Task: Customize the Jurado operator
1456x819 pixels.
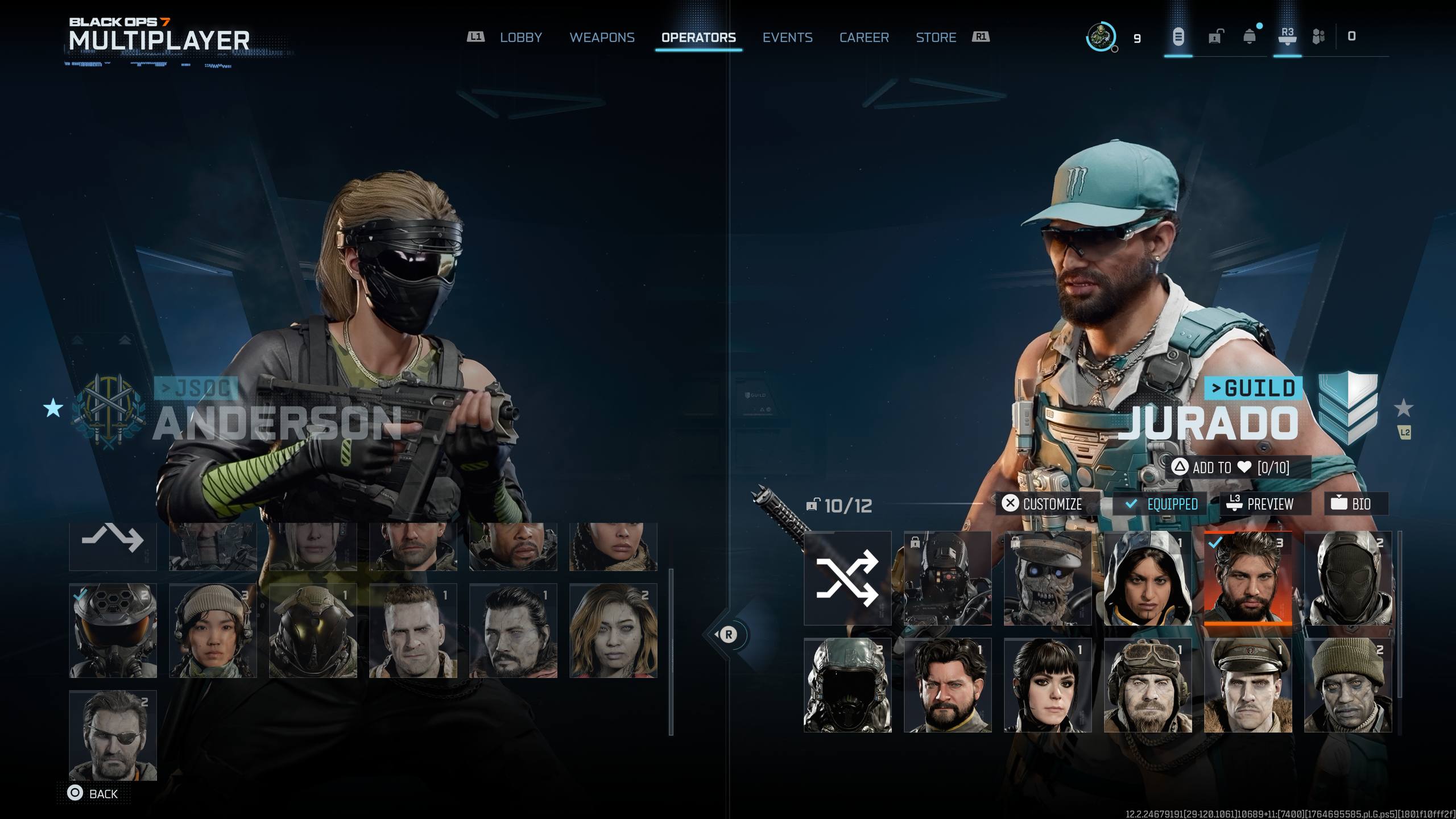Action: tap(1045, 504)
